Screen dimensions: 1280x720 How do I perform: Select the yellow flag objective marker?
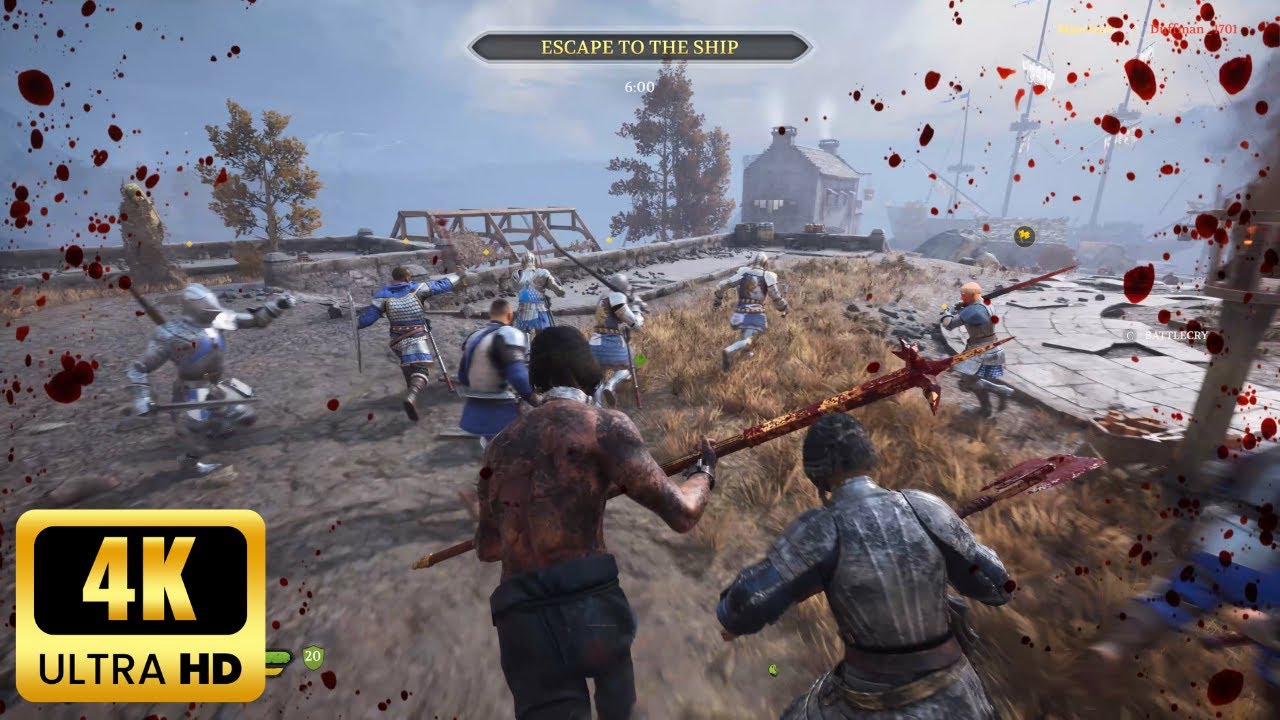(x=1023, y=236)
